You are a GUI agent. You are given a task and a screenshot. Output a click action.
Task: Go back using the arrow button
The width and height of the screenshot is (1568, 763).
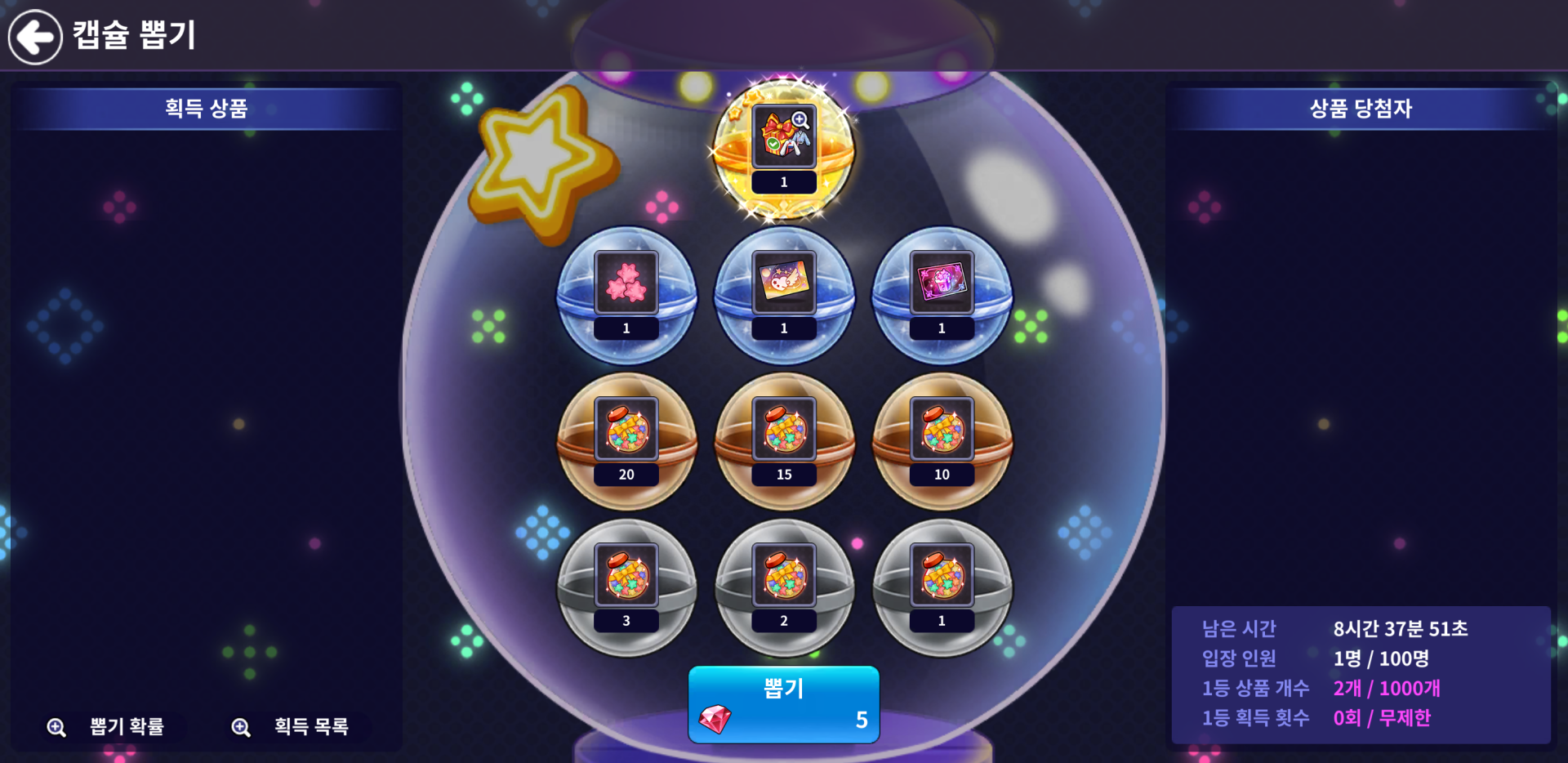[35, 37]
